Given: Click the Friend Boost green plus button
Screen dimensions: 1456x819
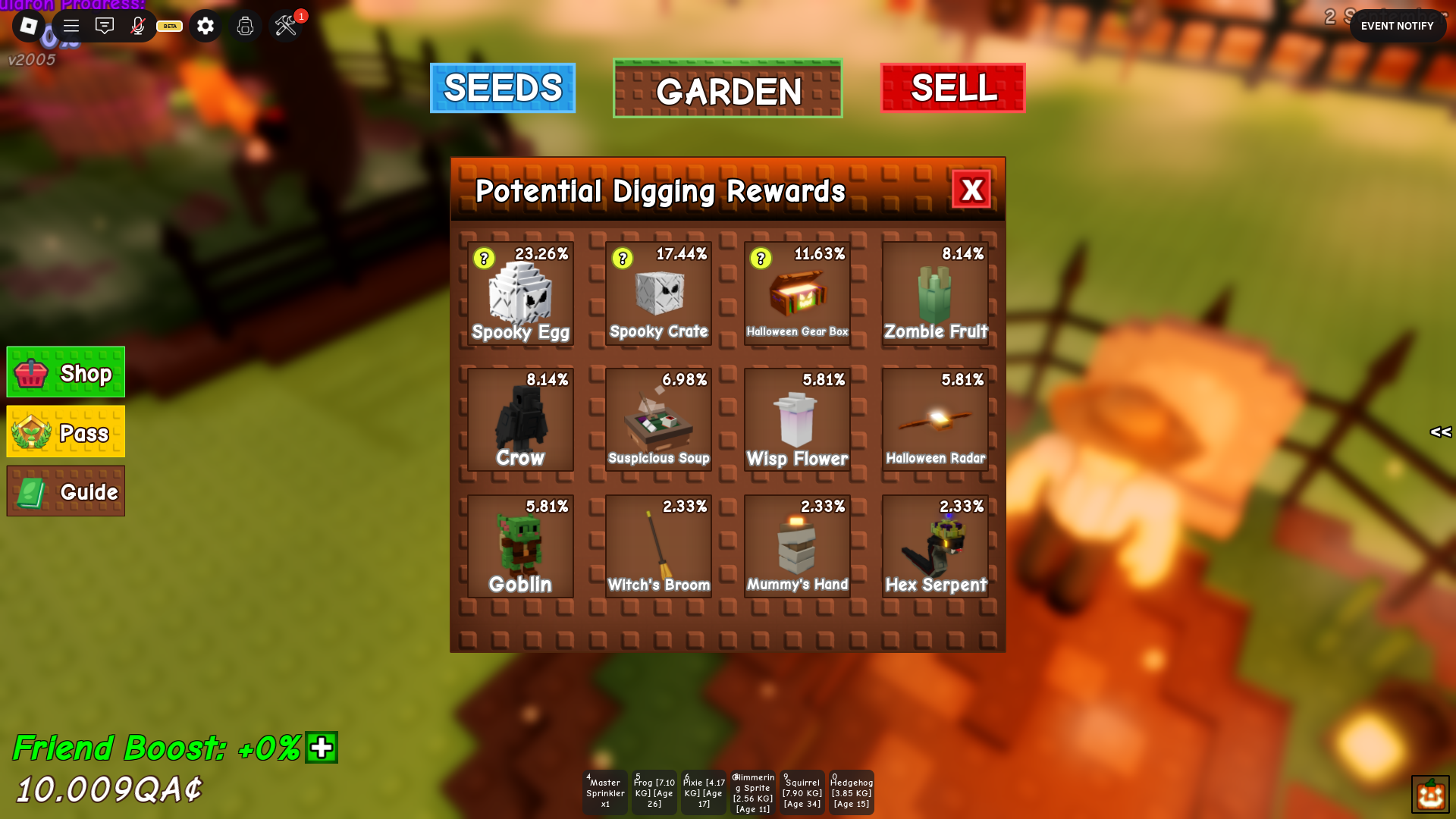Looking at the screenshot, I should click(322, 748).
